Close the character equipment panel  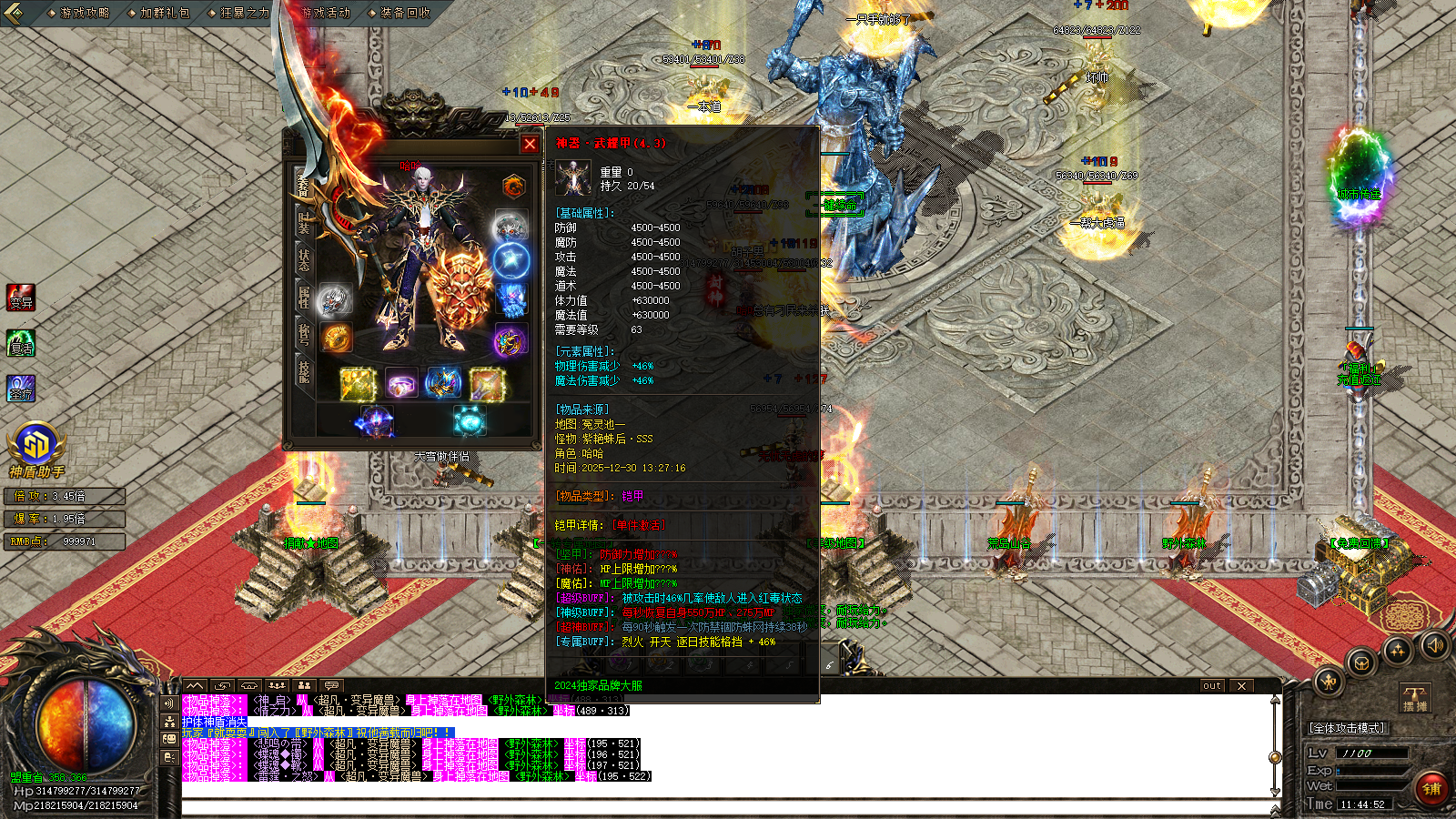click(x=530, y=144)
